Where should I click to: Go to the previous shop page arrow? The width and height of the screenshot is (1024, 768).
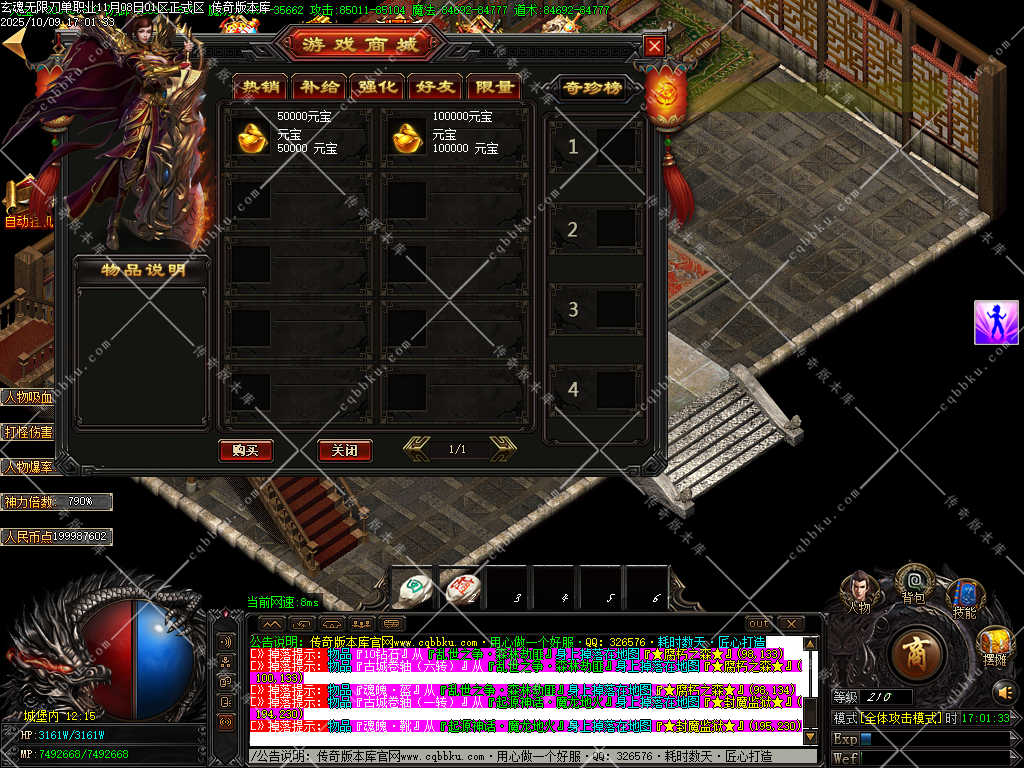pos(417,449)
